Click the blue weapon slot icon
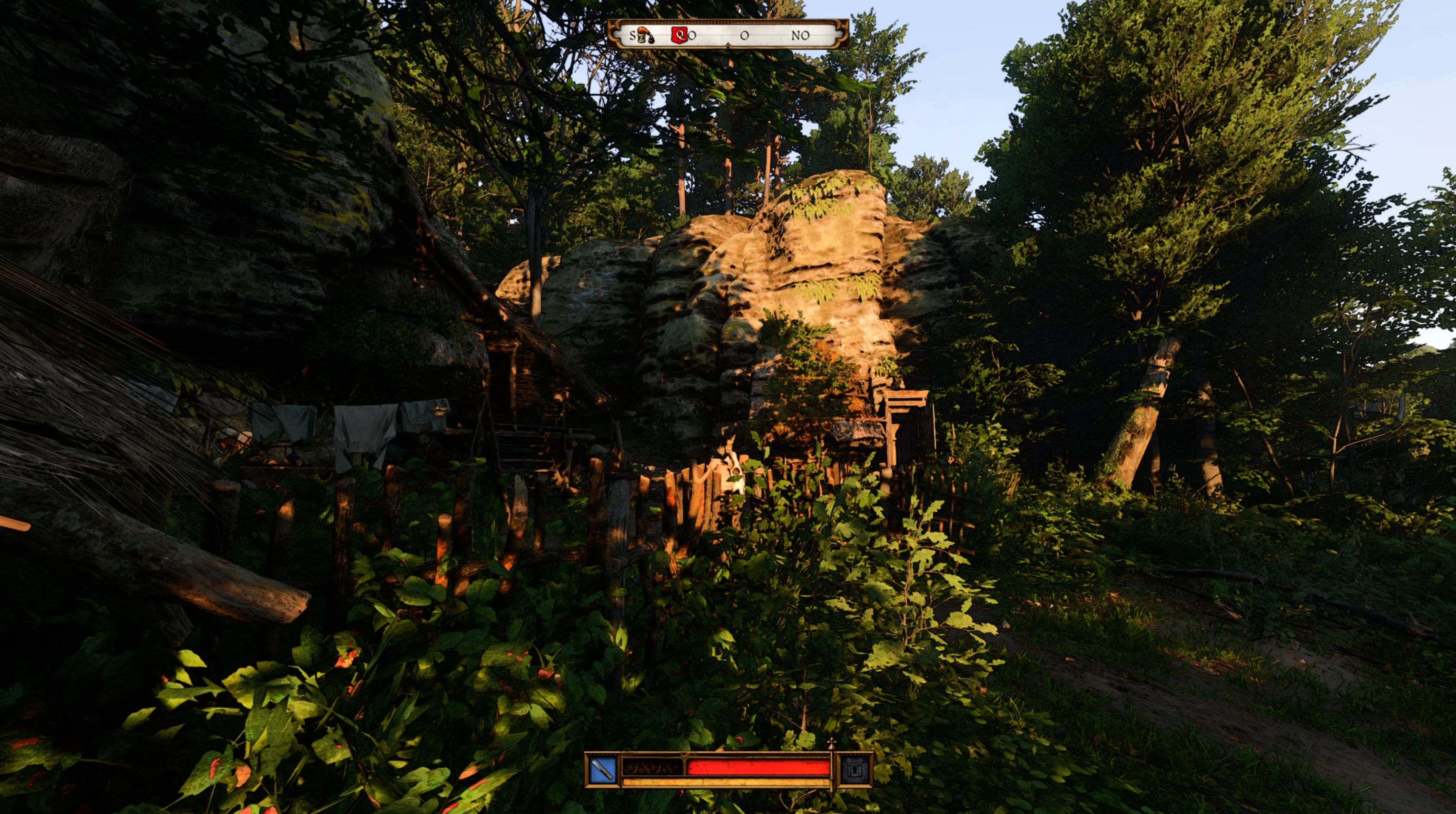 click(x=603, y=770)
